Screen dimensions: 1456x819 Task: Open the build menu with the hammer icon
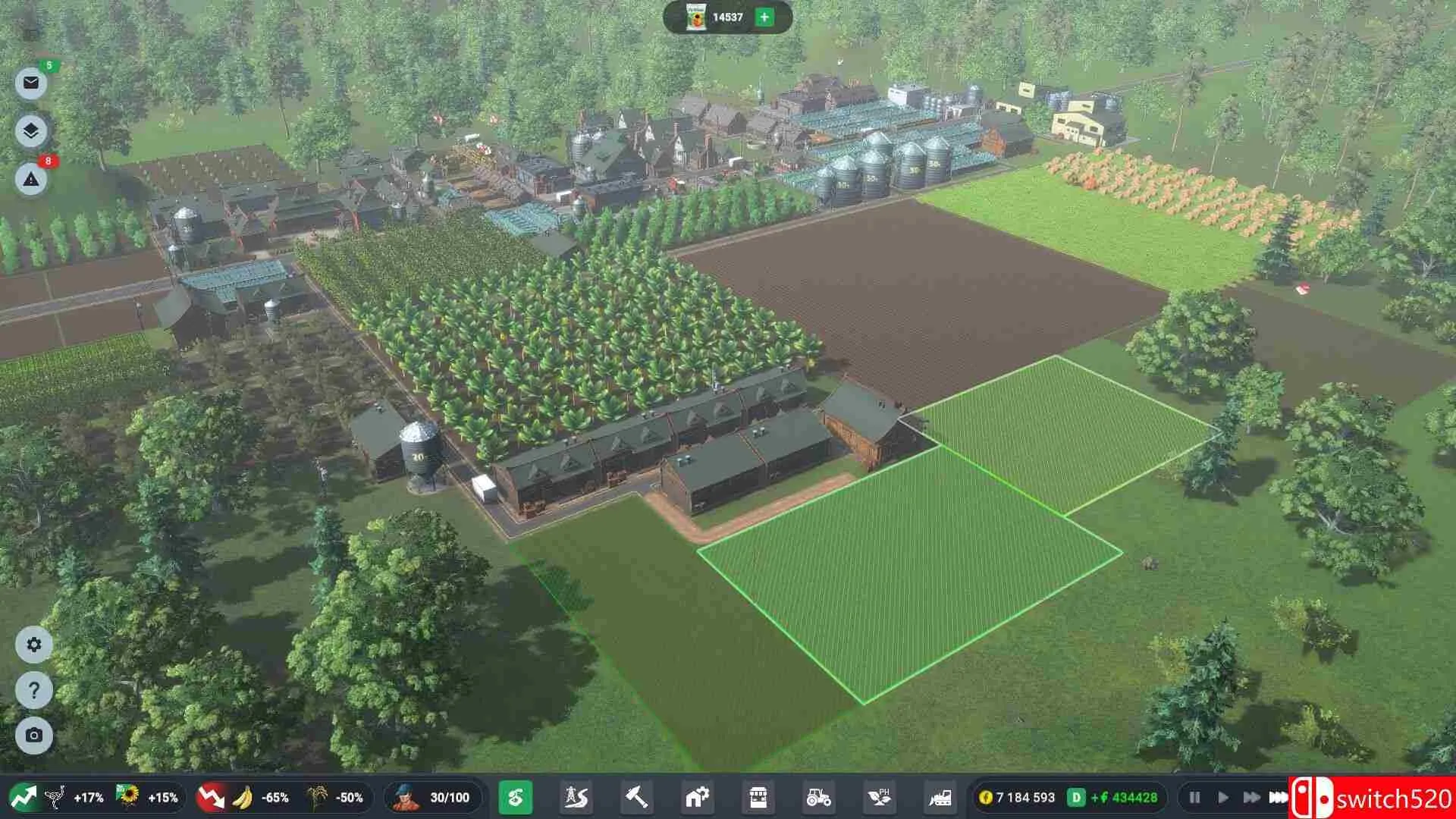click(639, 798)
